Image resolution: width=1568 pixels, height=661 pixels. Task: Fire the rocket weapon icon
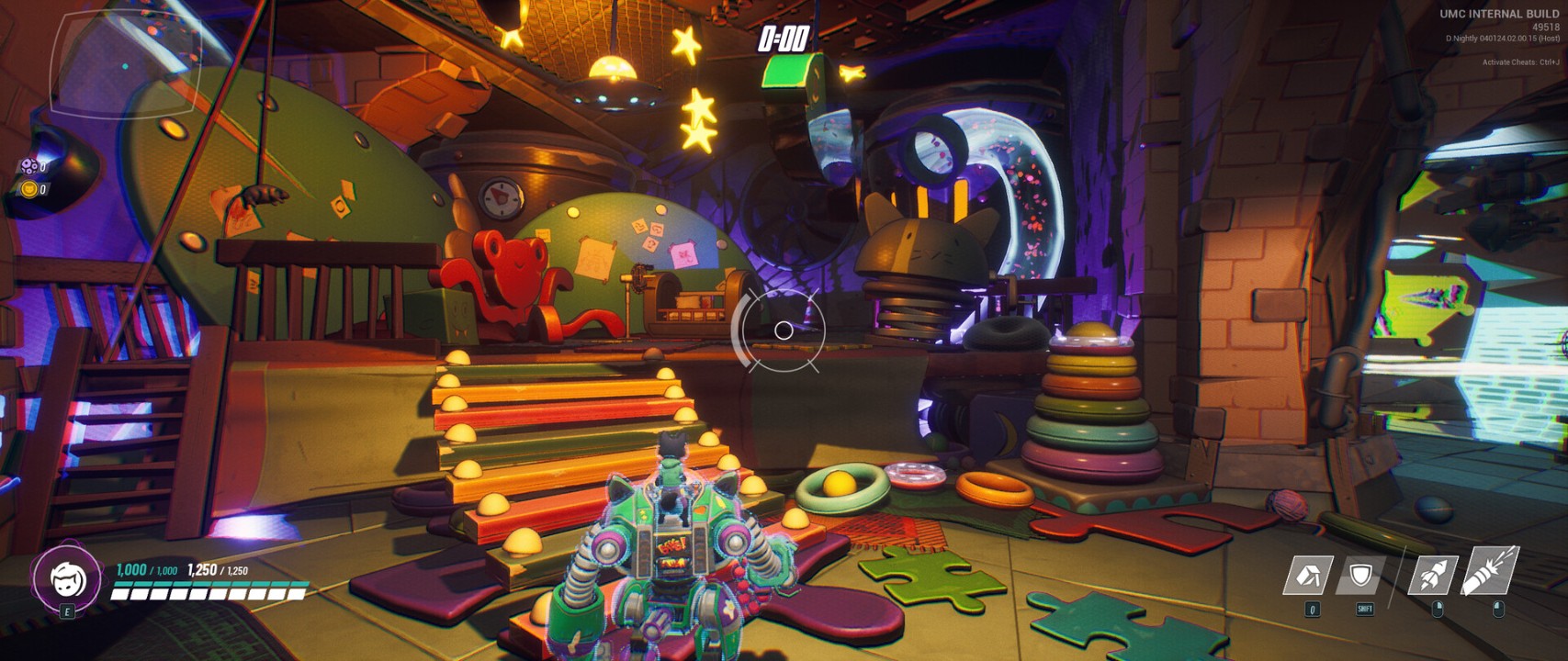point(1433,575)
